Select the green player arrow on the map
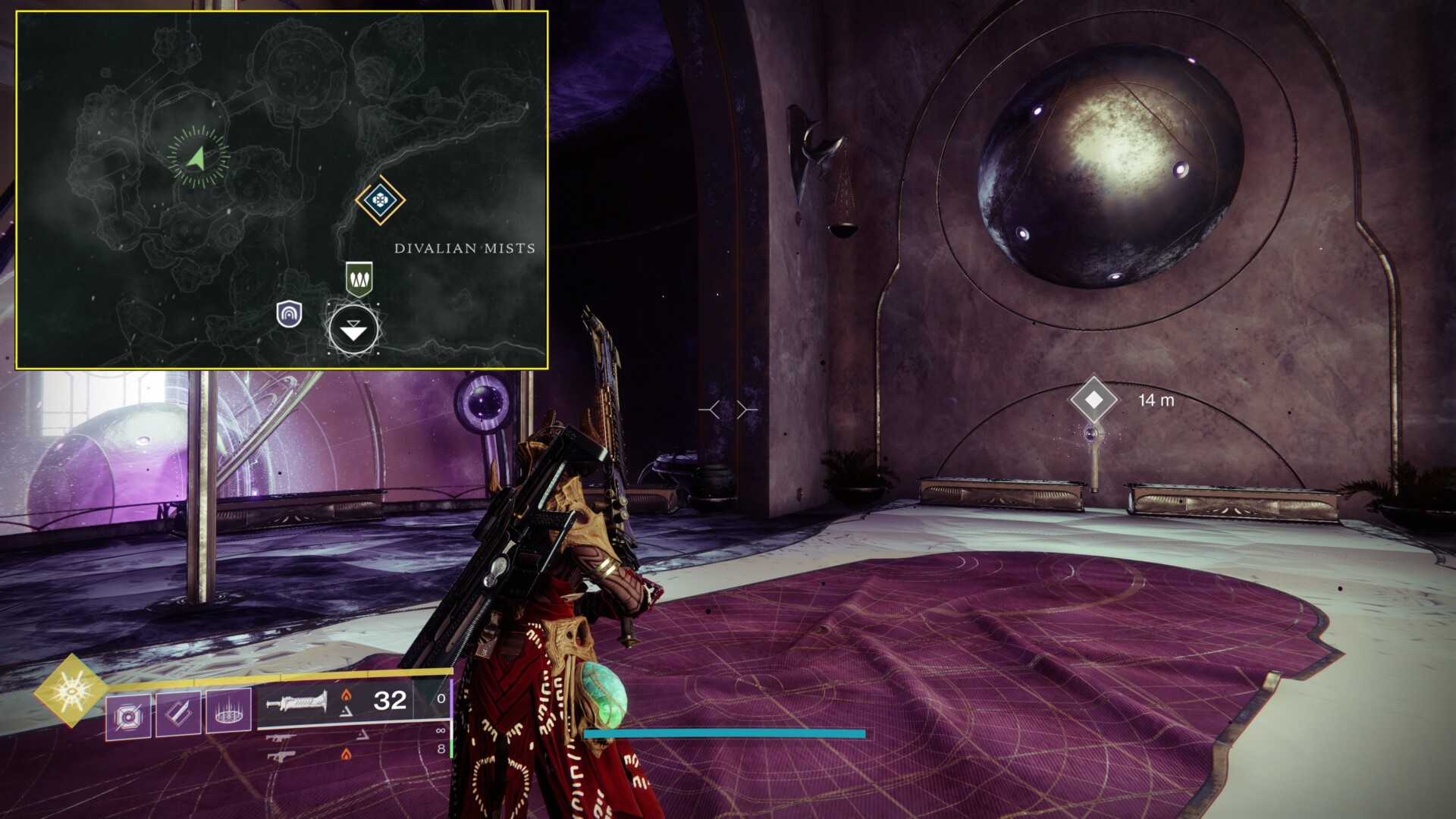This screenshot has height=819, width=1456. click(196, 158)
